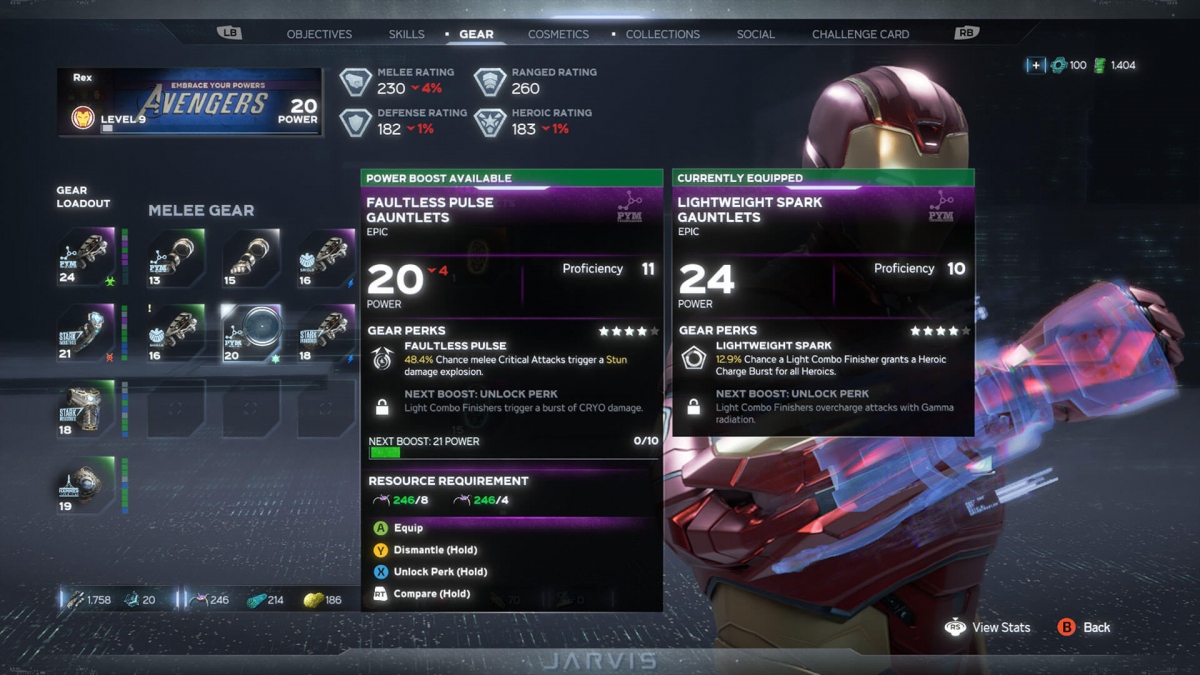Choose the power 20 Faultless Pulse Gauntlets slot
The height and width of the screenshot is (675, 1200).
click(250, 333)
